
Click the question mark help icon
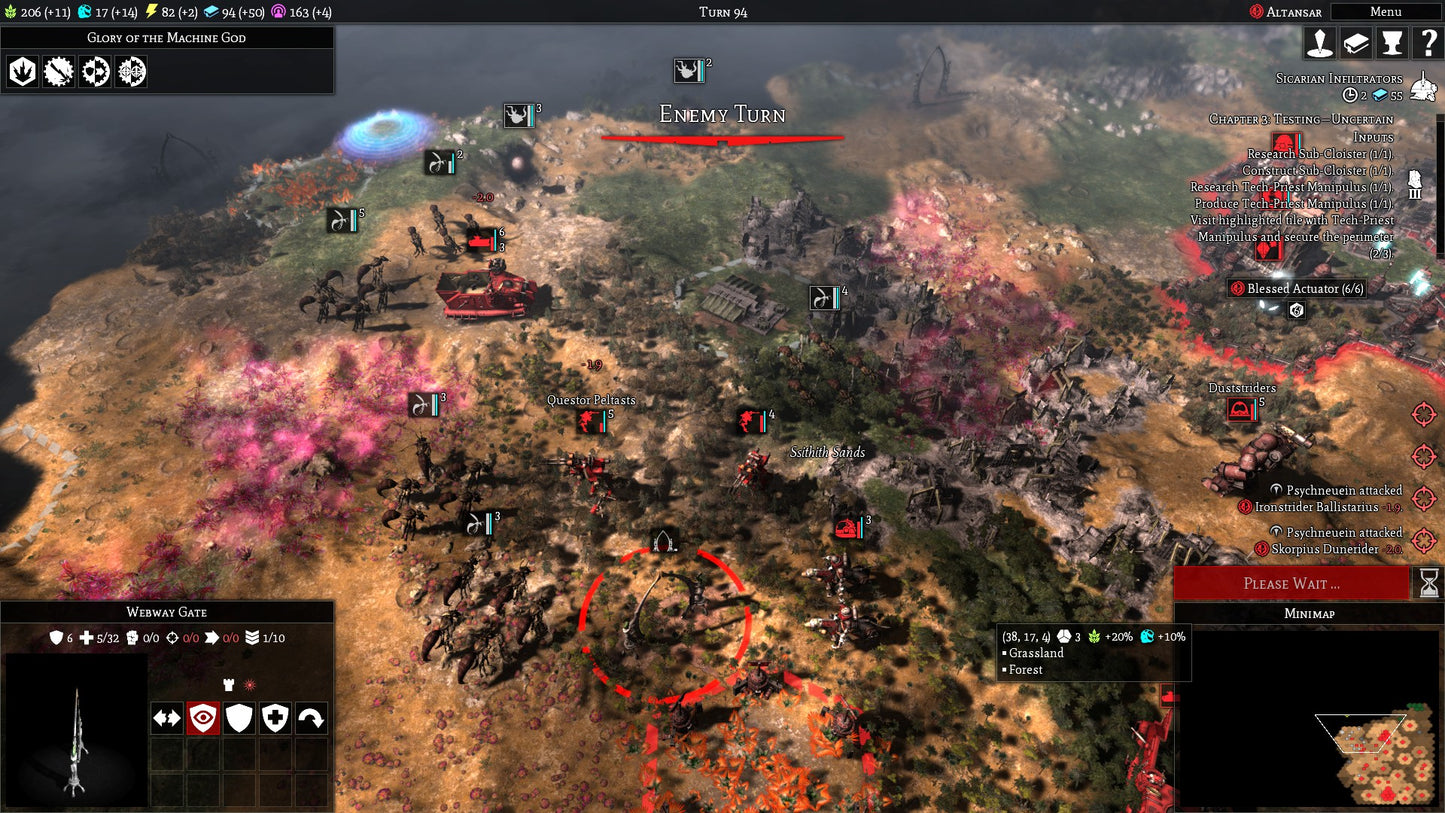(x=1430, y=43)
